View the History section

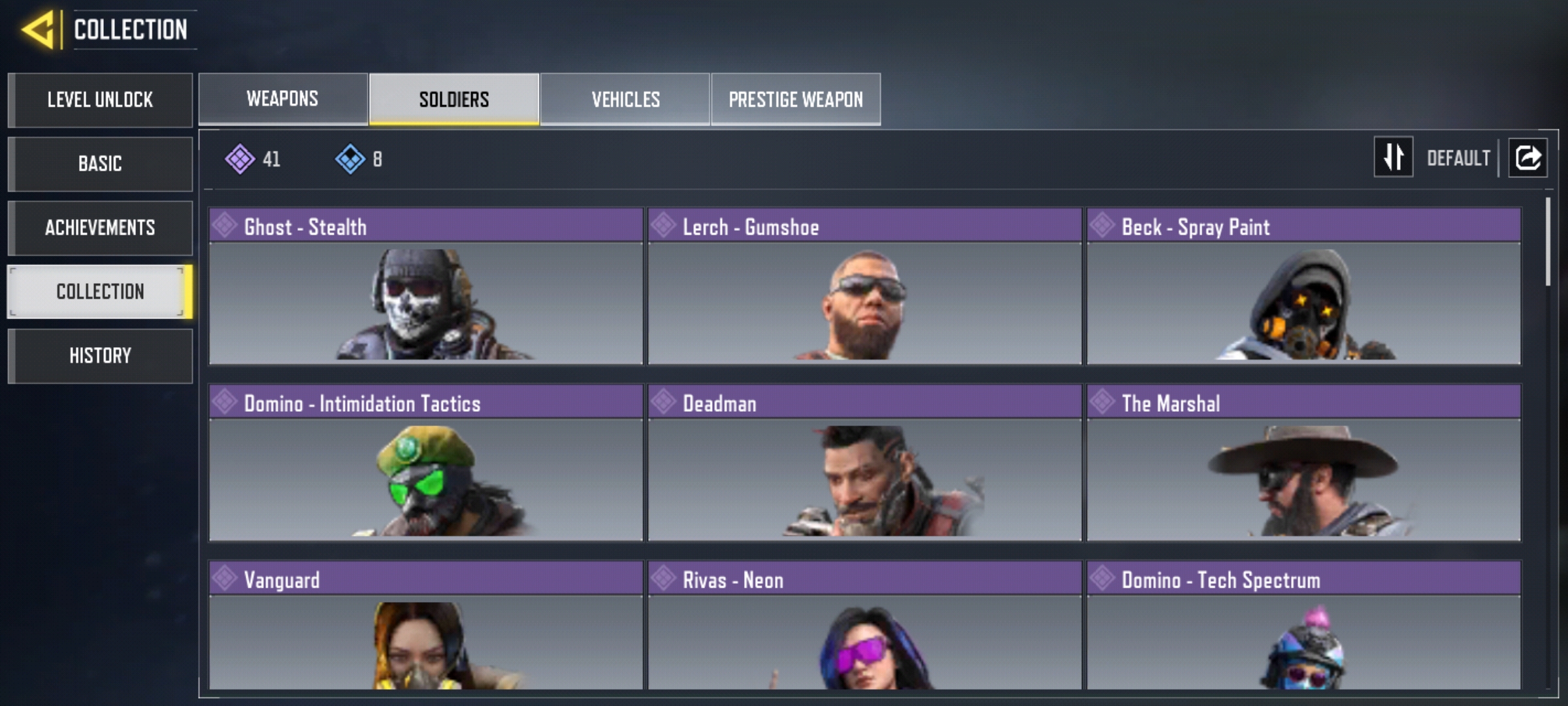point(100,356)
